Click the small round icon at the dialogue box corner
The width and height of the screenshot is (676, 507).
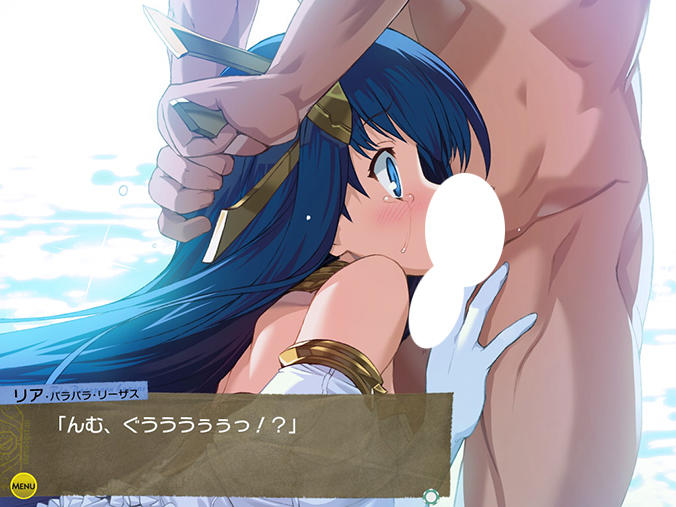[431, 494]
